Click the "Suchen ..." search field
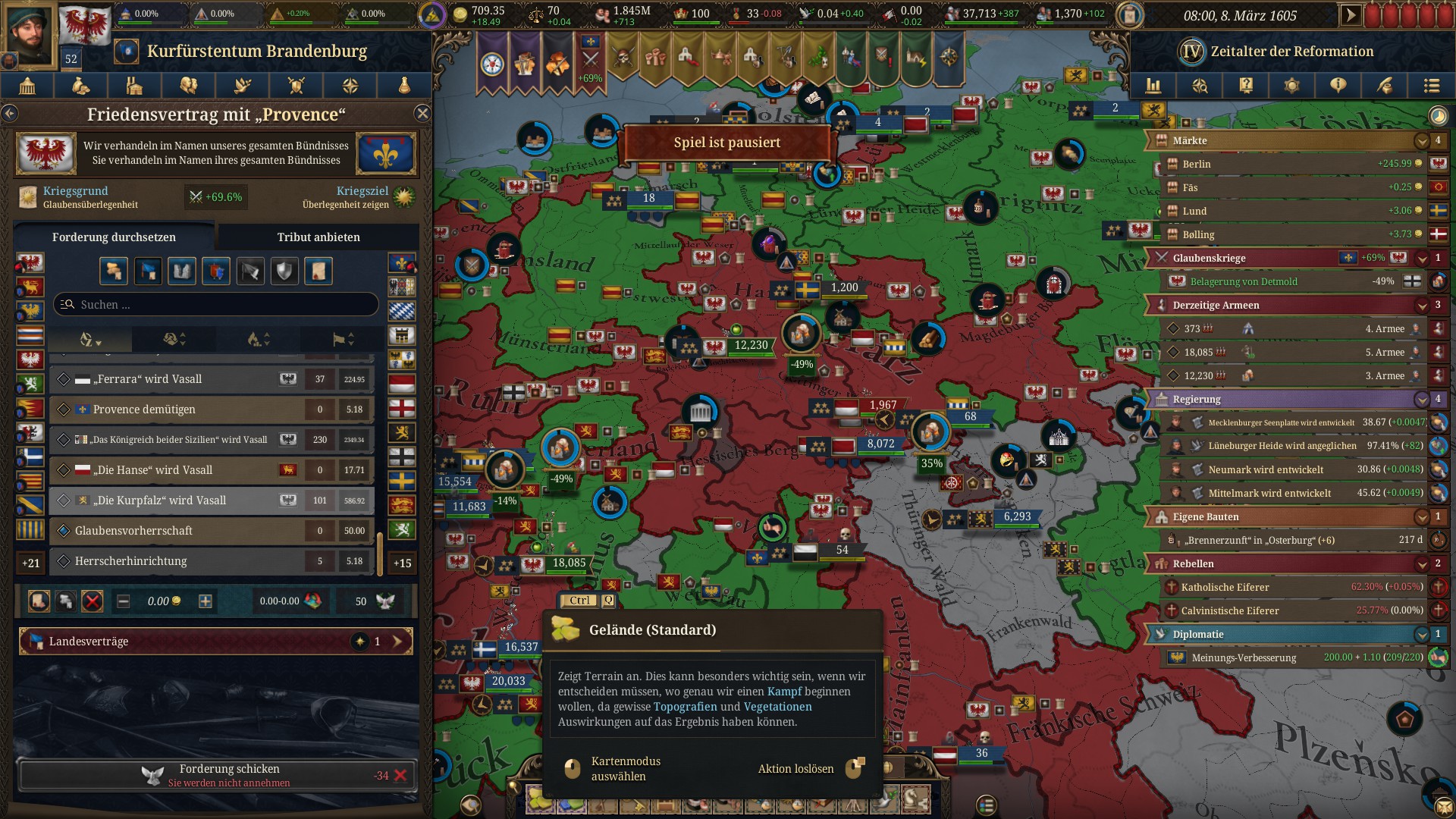Screen dimensions: 1456x819 pos(215,304)
